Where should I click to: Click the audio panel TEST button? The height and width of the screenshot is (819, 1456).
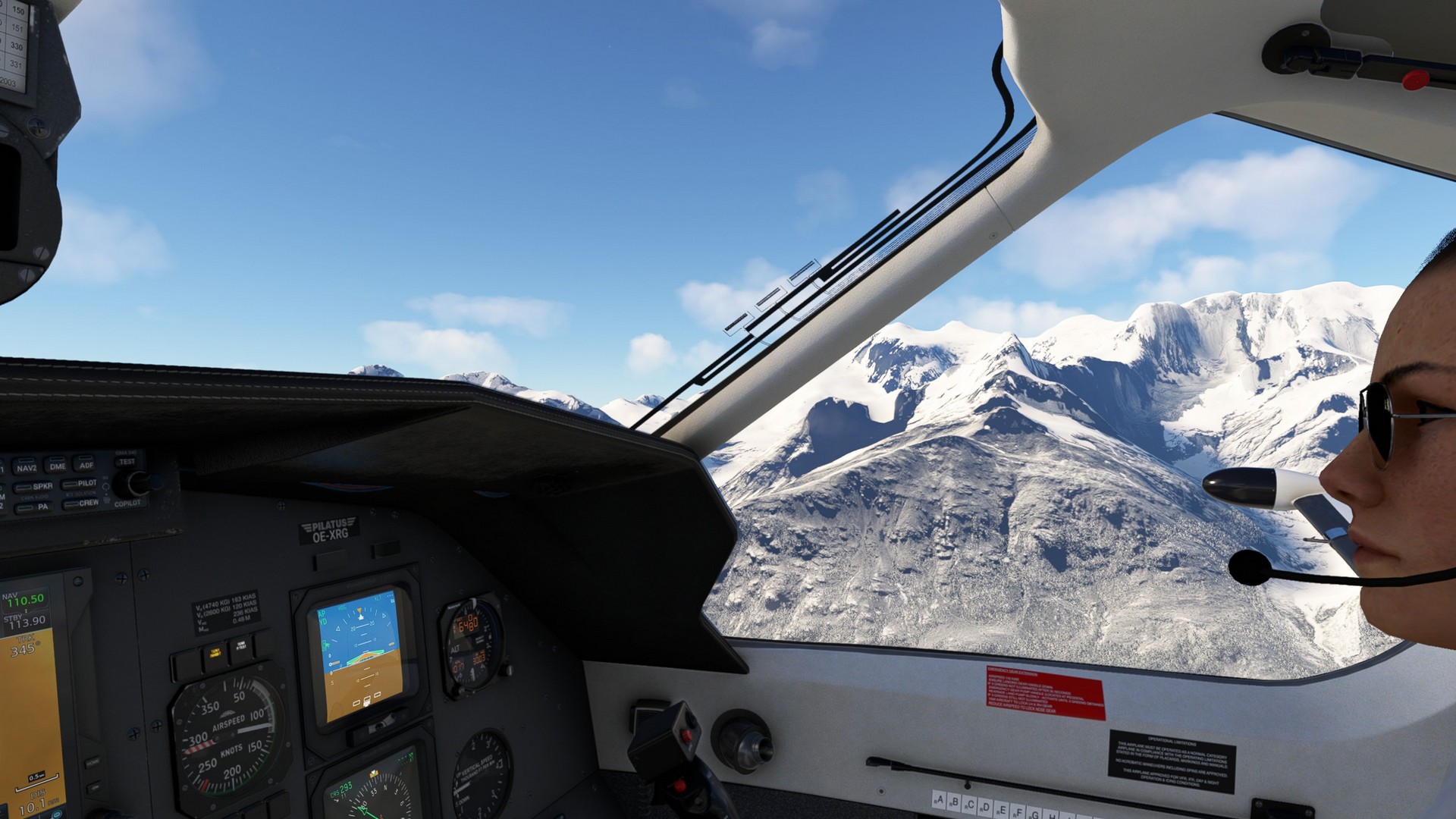(127, 461)
